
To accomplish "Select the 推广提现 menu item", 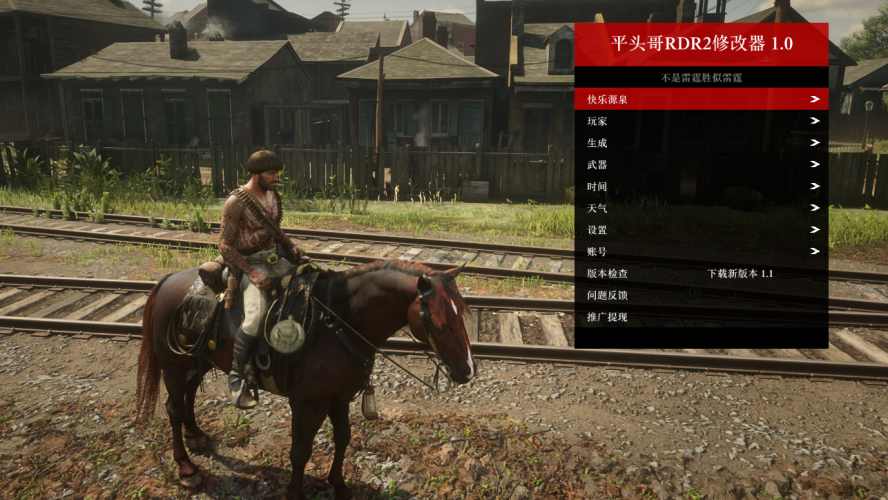I will click(x=700, y=317).
